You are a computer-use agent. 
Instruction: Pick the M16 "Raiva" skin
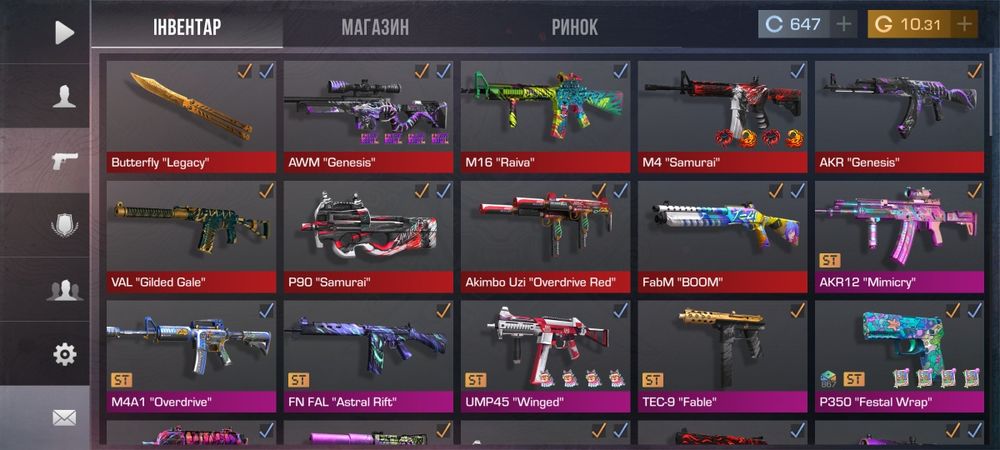(x=546, y=115)
